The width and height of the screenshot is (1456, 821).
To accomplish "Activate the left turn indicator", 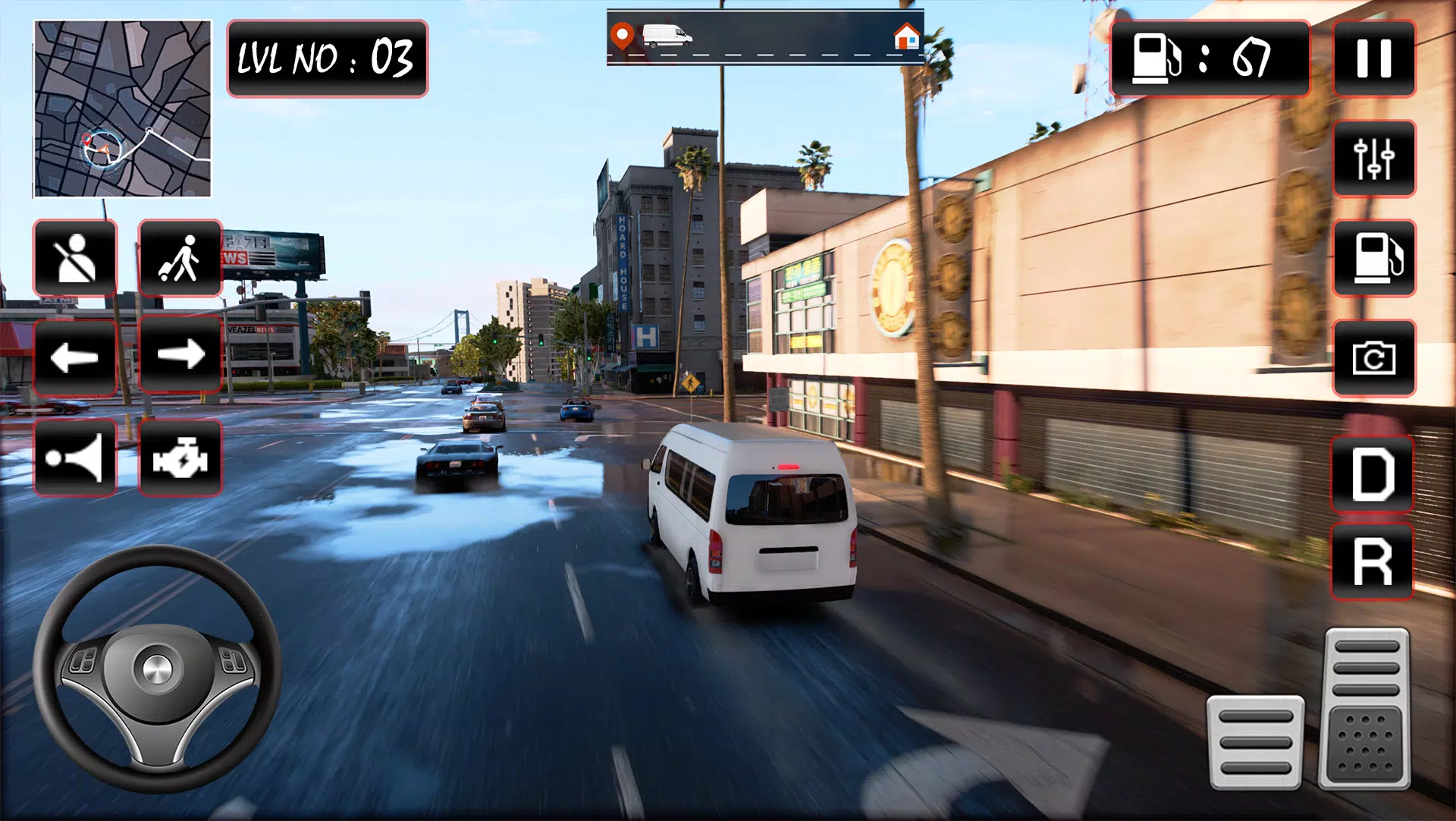I will click(x=74, y=357).
